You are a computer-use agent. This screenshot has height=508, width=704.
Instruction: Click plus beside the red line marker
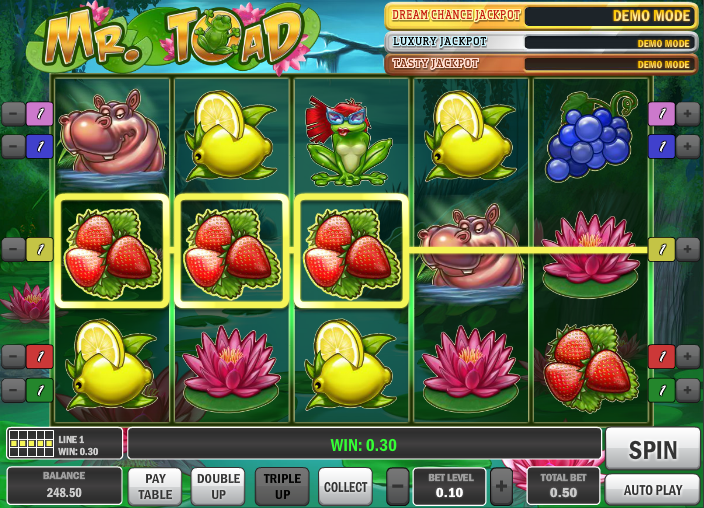pos(688,356)
